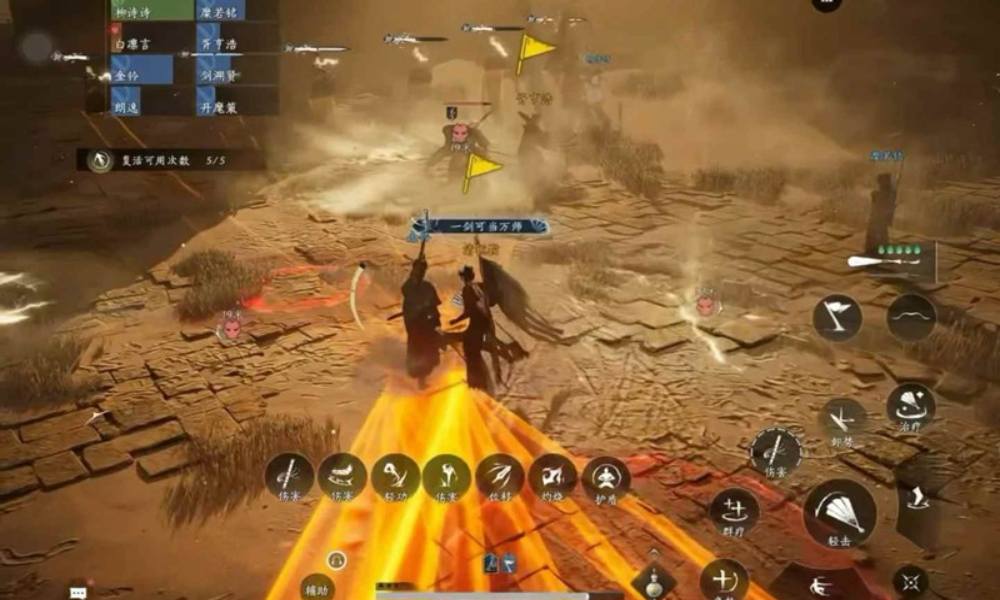Tap the white flag icon button
The width and height of the screenshot is (1000, 600).
click(837, 318)
